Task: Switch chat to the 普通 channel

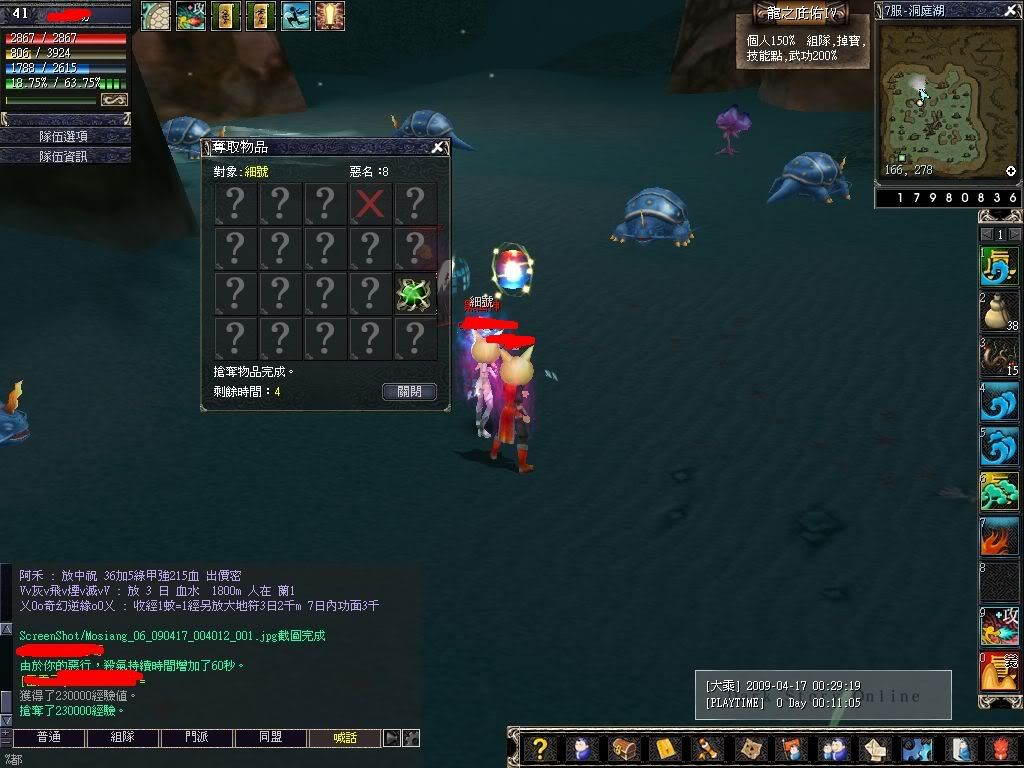Action: (x=48, y=738)
